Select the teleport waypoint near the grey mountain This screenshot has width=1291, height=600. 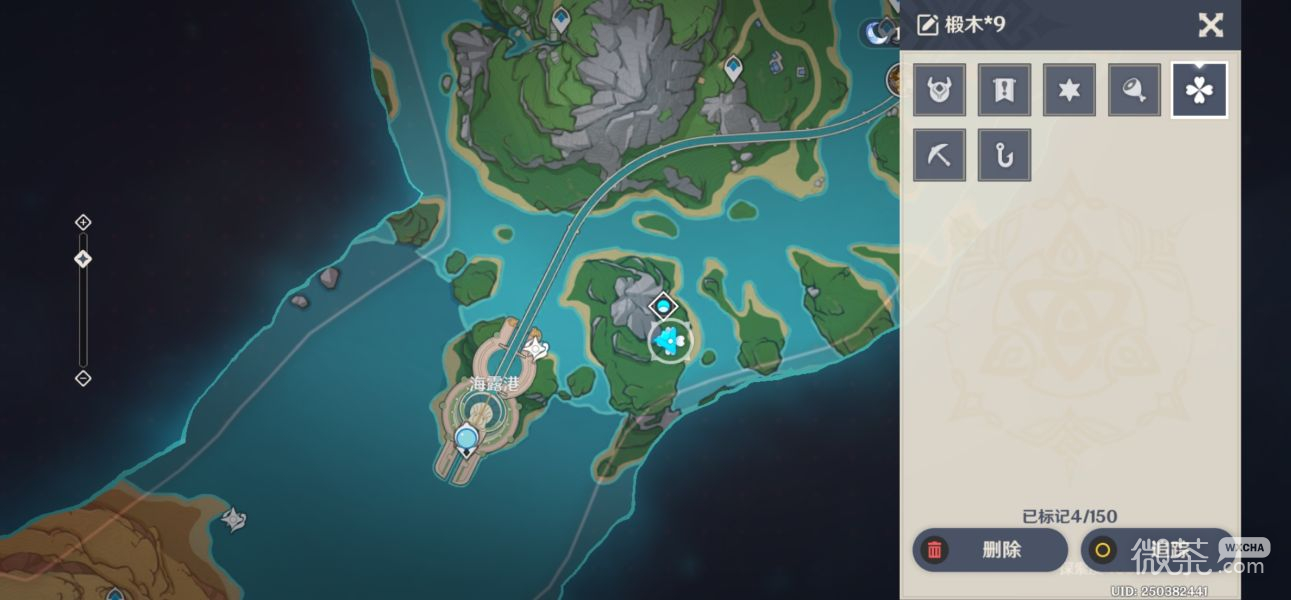pyautogui.click(x=734, y=68)
